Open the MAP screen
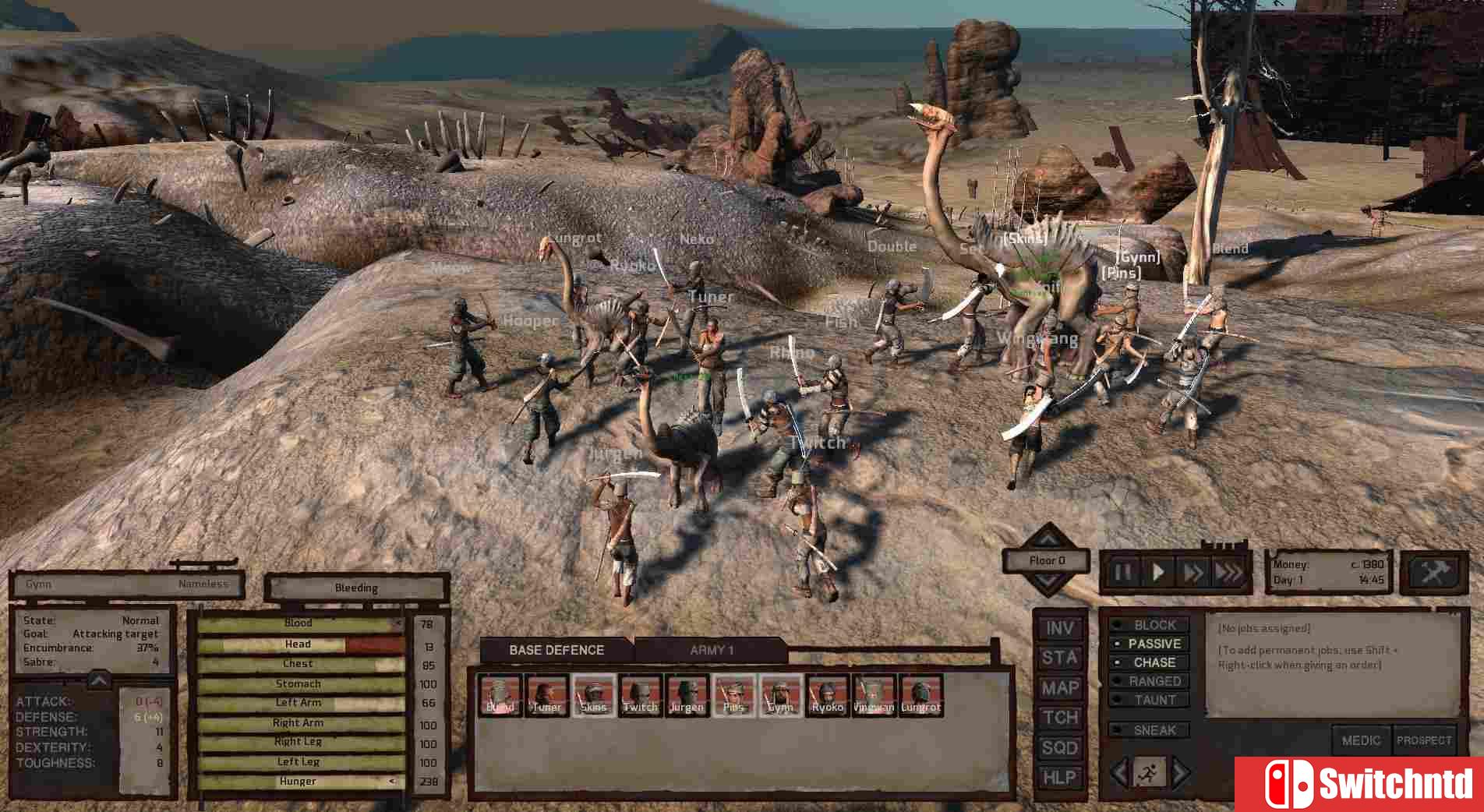The height and width of the screenshot is (812, 1484). pos(1060,687)
